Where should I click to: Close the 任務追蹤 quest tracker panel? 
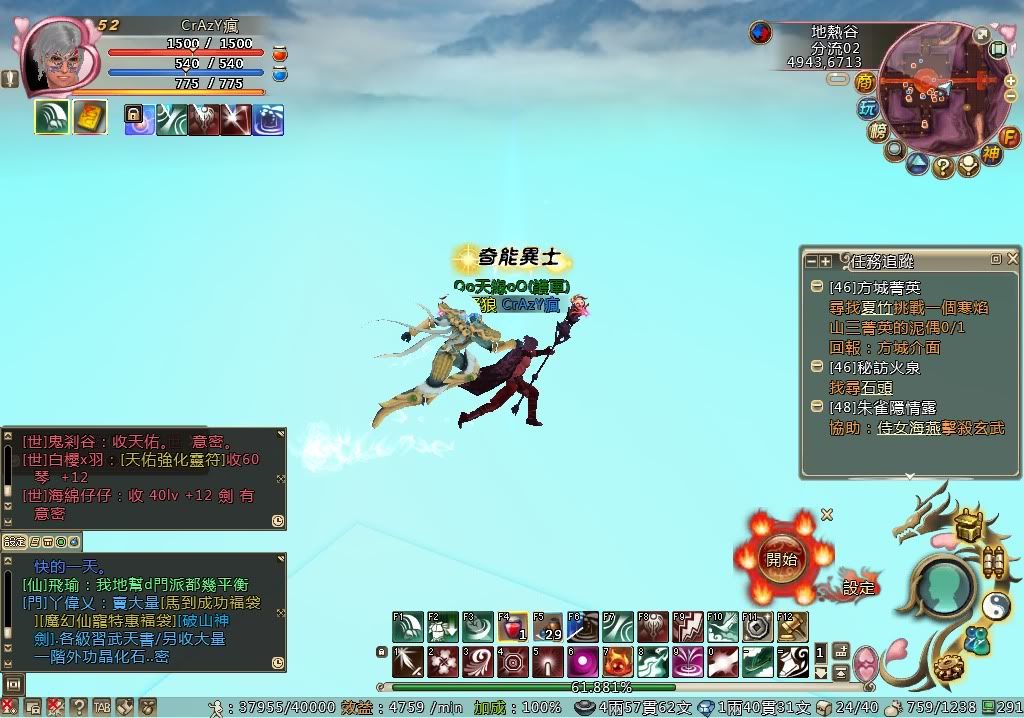(x=1011, y=259)
